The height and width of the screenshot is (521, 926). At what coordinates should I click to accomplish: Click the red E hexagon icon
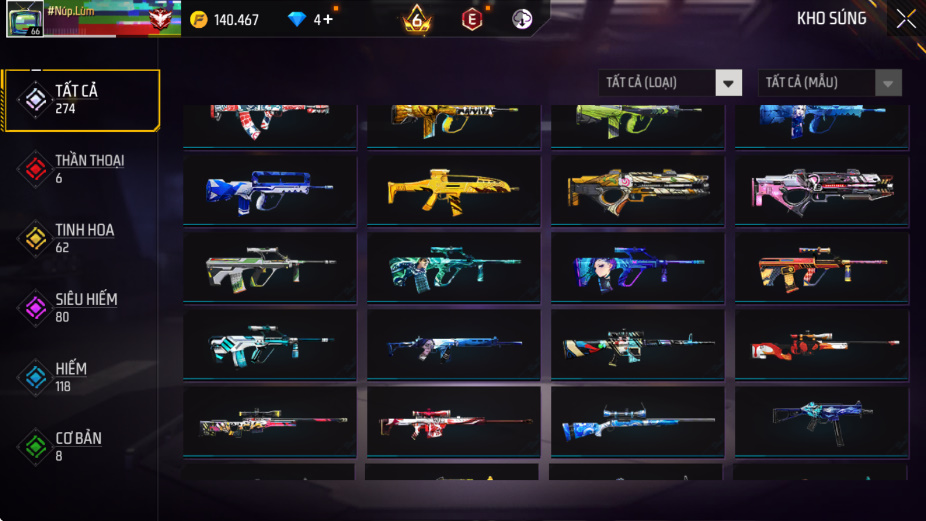click(x=471, y=19)
